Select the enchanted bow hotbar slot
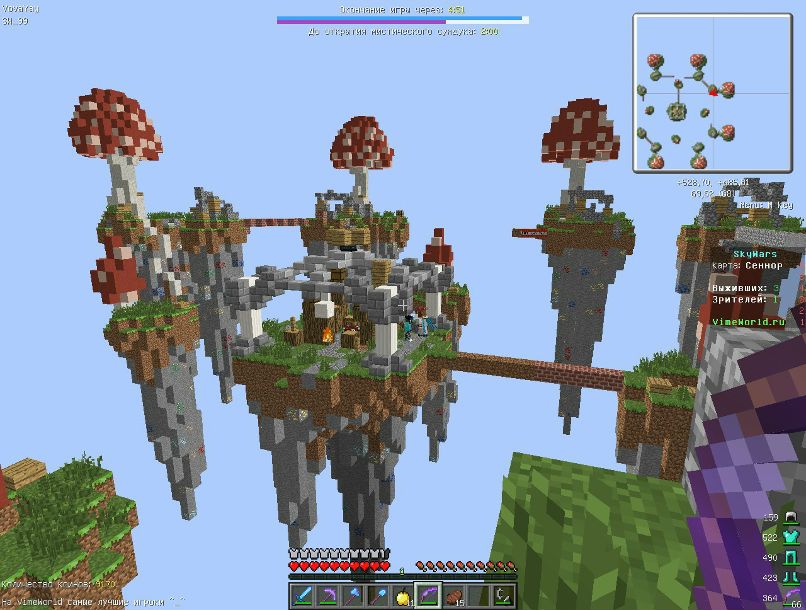The image size is (806, 610). pos(427,595)
